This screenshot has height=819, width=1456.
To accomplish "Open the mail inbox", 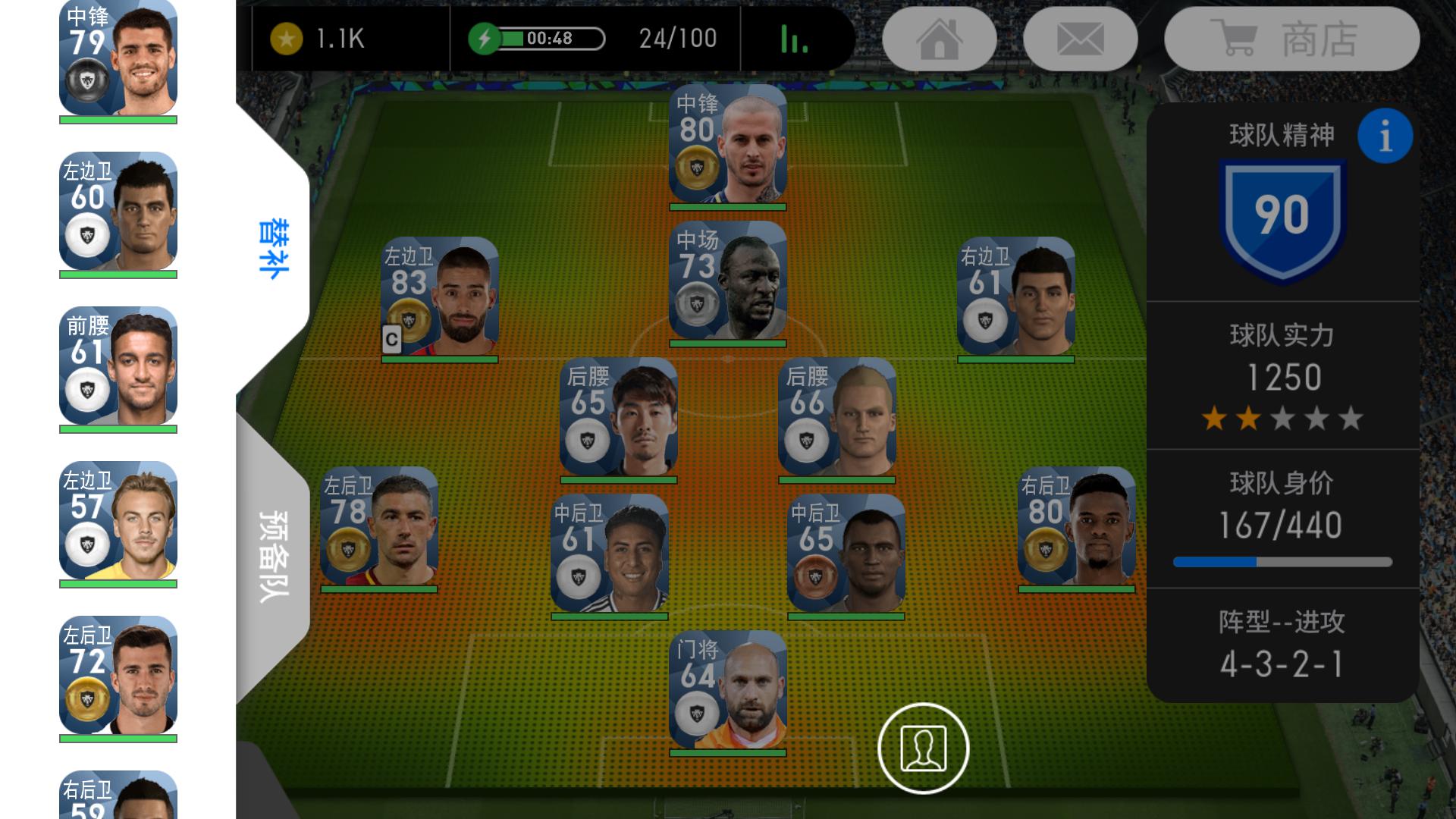I will (1080, 39).
